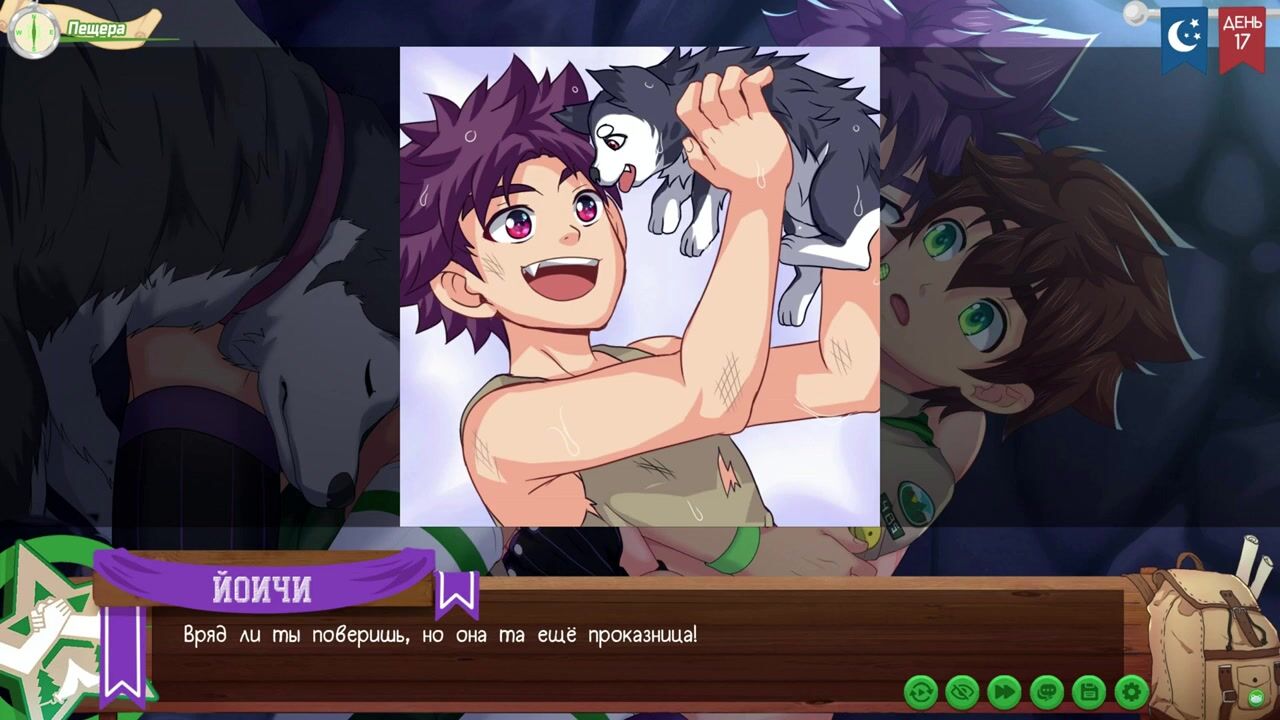
Task: Click the dialogue text to continue
Action: click(x=440, y=635)
